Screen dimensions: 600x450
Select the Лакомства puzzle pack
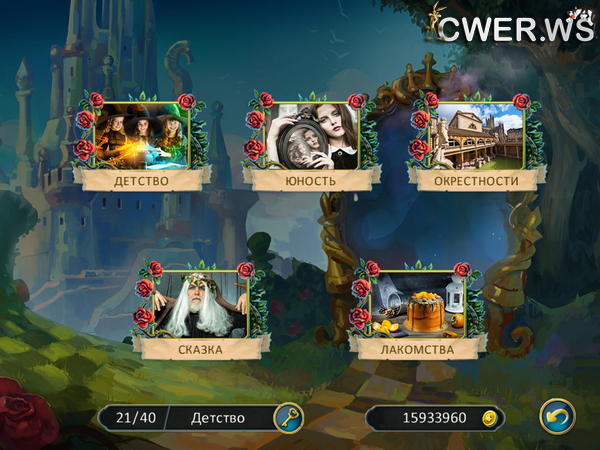[x=418, y=304]
